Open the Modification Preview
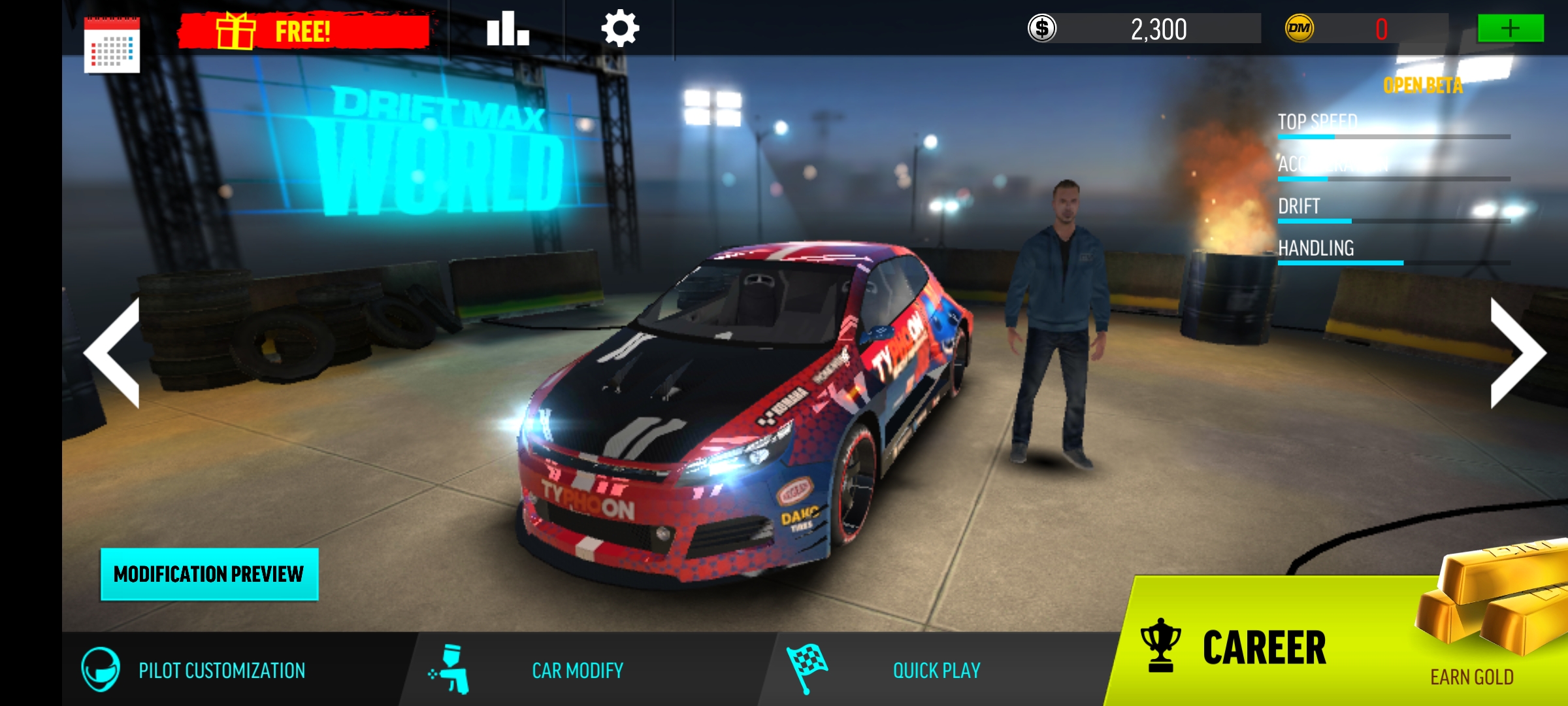Screen dimensions: 1568x706 (209, 574)
